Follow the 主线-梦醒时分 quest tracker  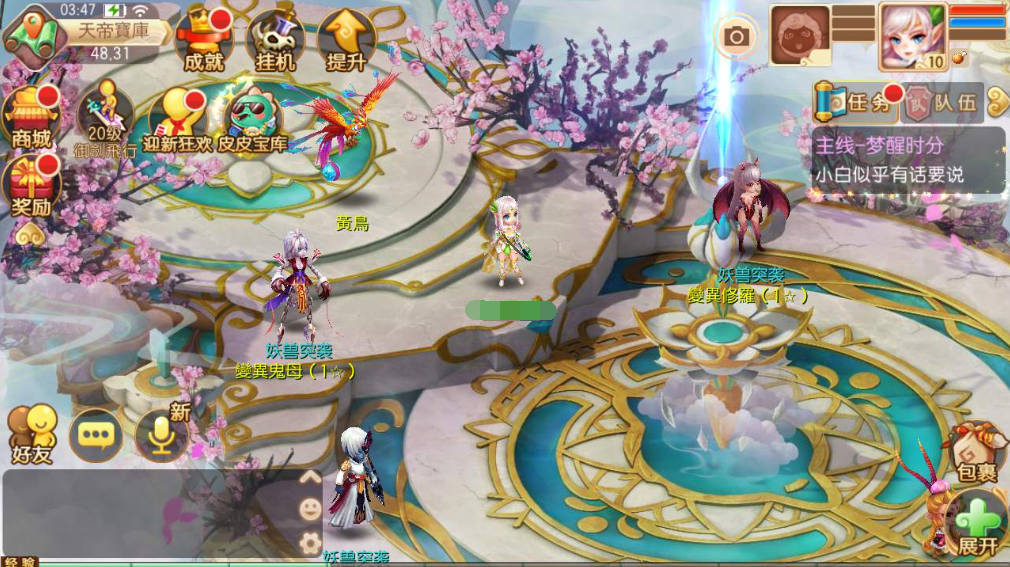[907, 159]
